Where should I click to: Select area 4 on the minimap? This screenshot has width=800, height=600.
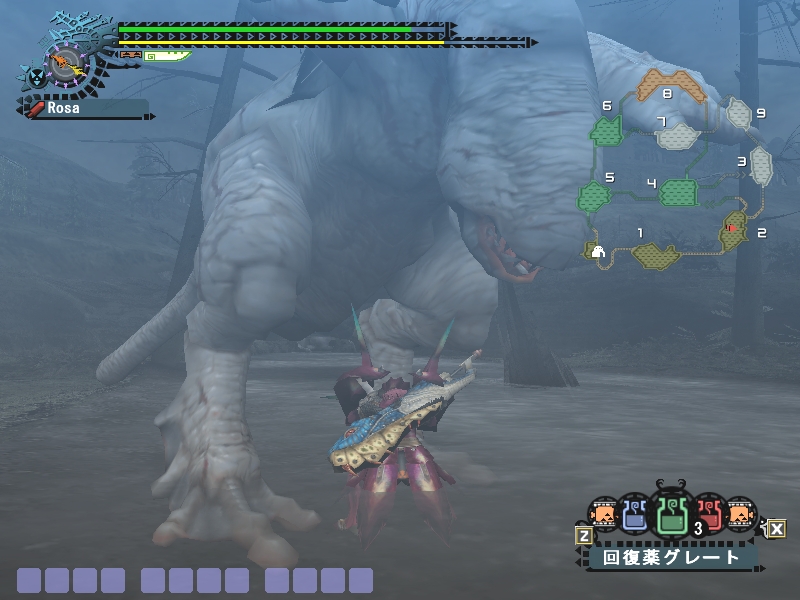pos(677,192)
